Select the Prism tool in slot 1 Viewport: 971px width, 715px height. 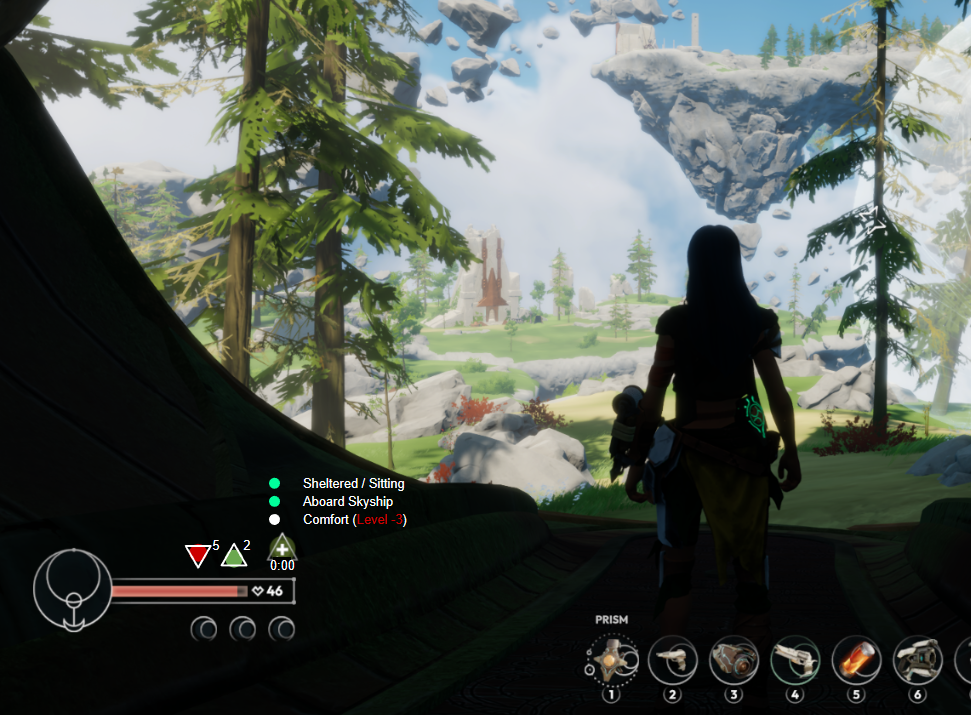pyautogui.click(x=612, y=661)
